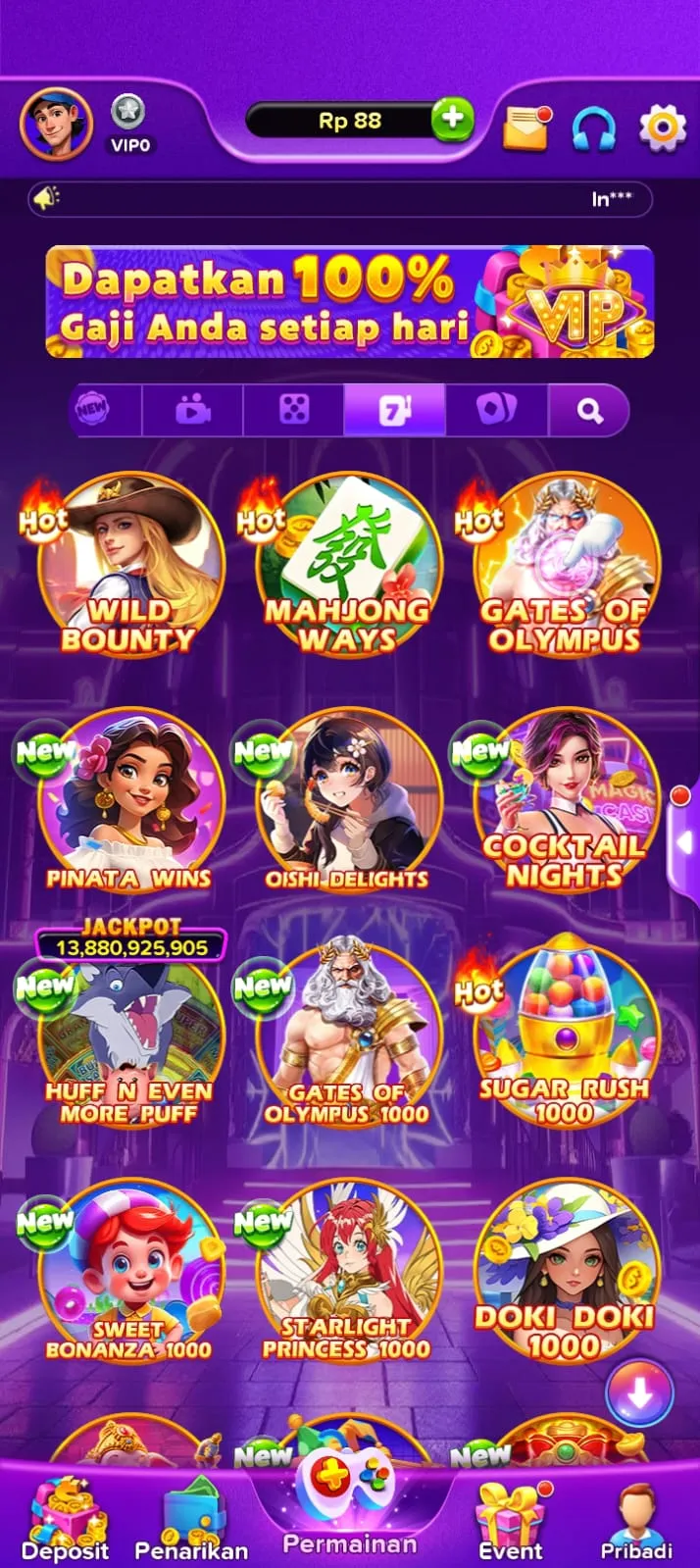Image resolution: width=700 pixels, height=1568 pixels.
Task: Select the dice games category tab
Action: click(294, 409)
